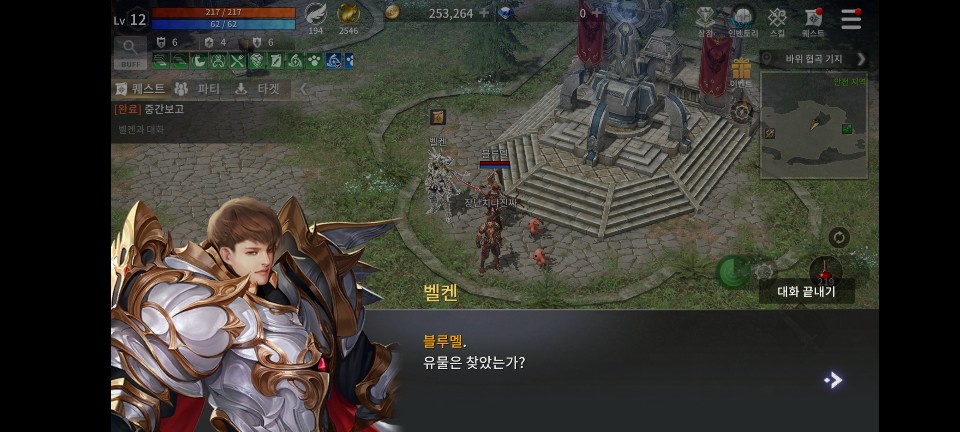Switch to the 파티 tab
960x432 pixels.
pos(199,89)
